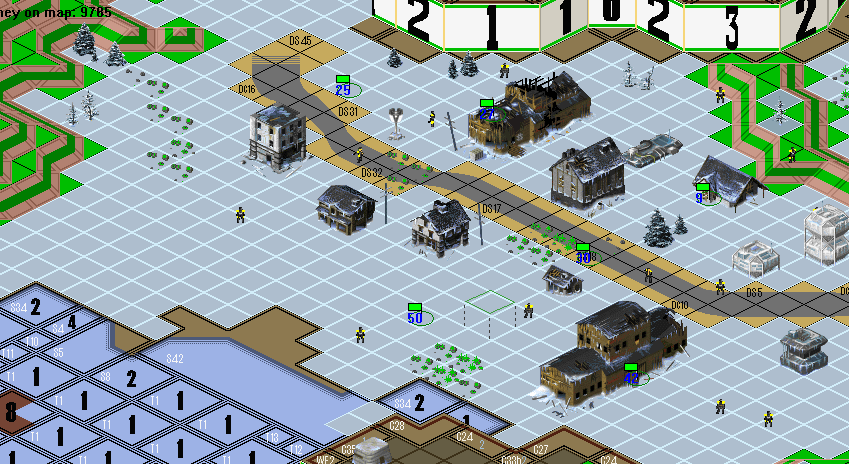Pick the waypoint flag numbered 9
Screen dimensions: 849x464
pos(702,194)
